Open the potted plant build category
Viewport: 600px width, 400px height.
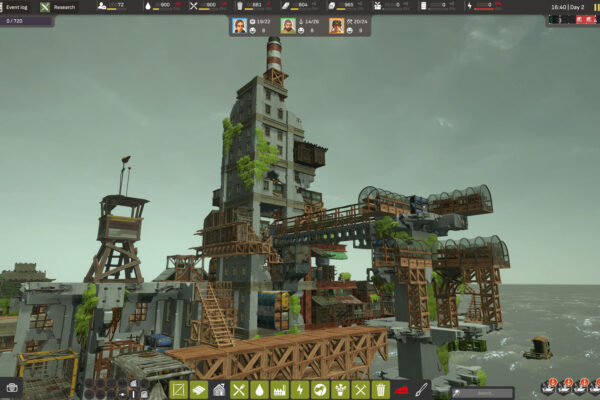(x=340, y=390)
